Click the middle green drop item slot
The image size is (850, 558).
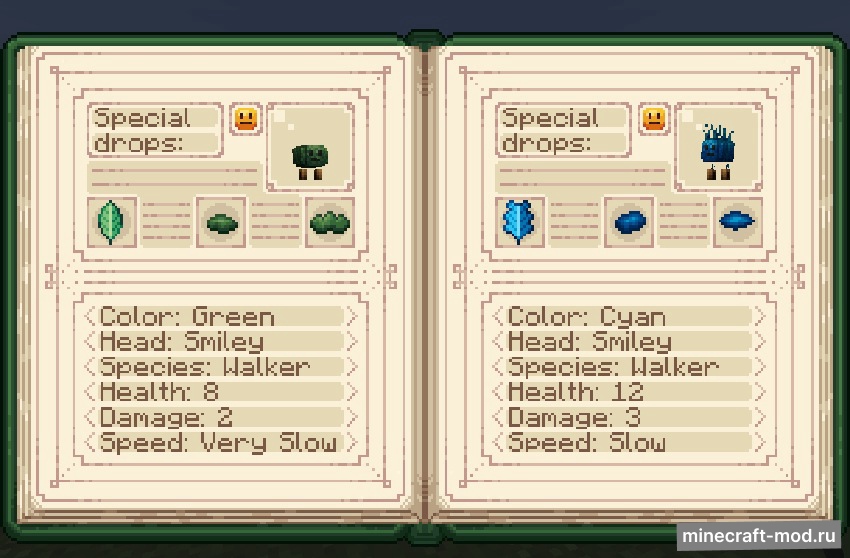click(221, 222)
